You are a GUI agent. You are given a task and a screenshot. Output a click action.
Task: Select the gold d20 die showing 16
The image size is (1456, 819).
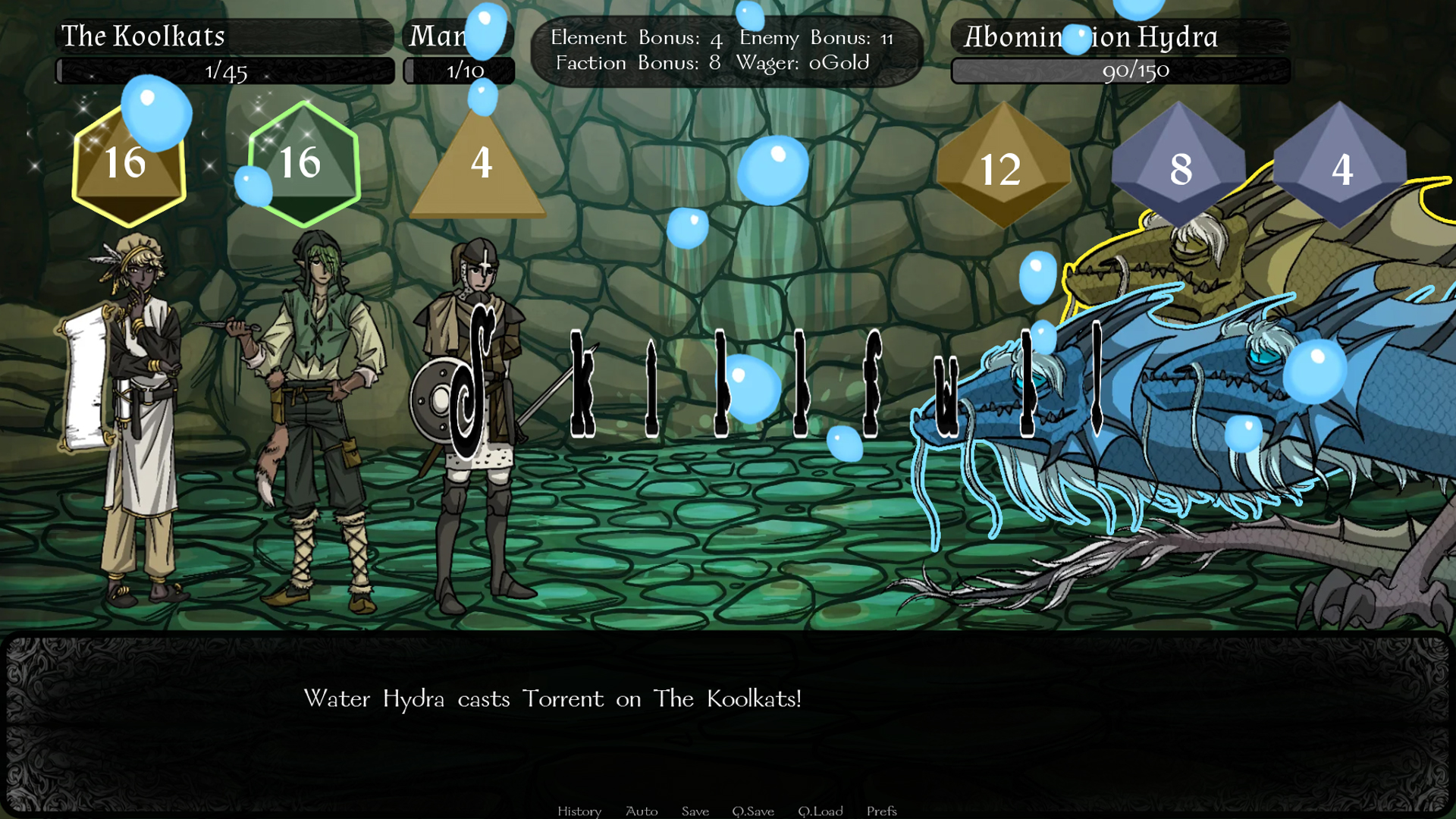pos(129,163)
